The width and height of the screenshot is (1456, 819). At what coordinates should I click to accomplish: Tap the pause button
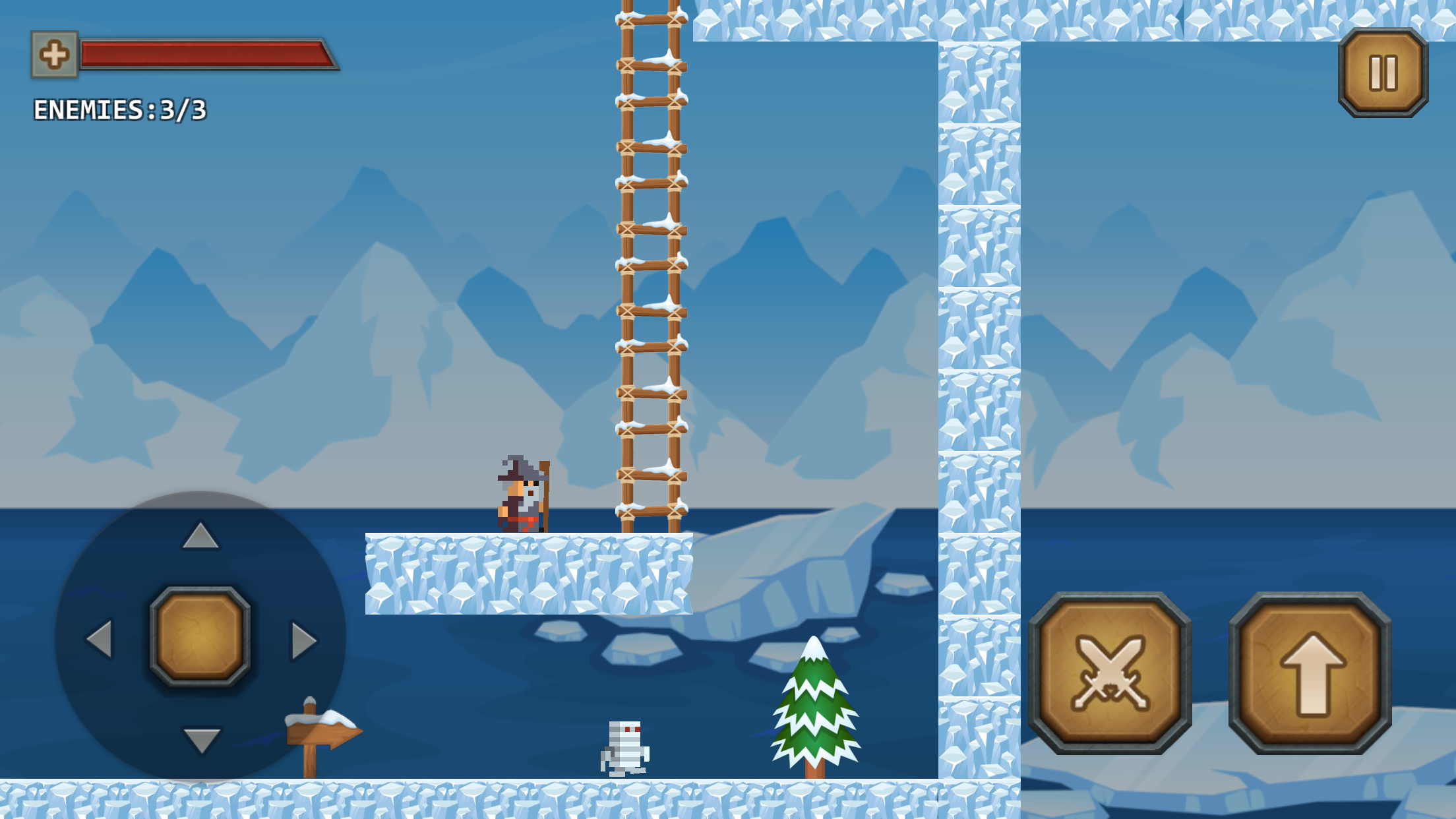pyautogui.click(x=1382, y=73)
